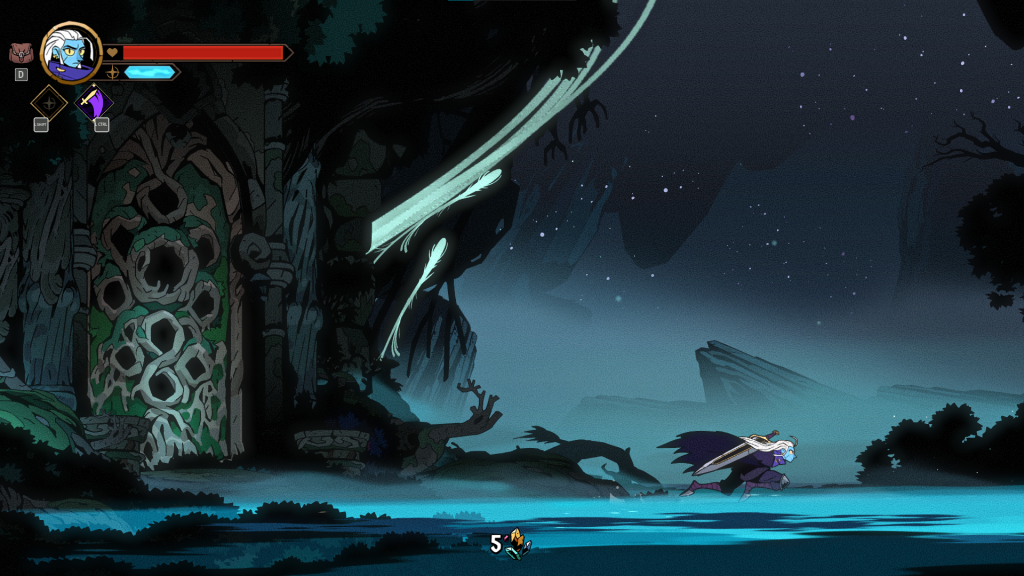The image size is (1024, 576).
Task: Select the empty compass-star ability slot
Action: (48, 103)
